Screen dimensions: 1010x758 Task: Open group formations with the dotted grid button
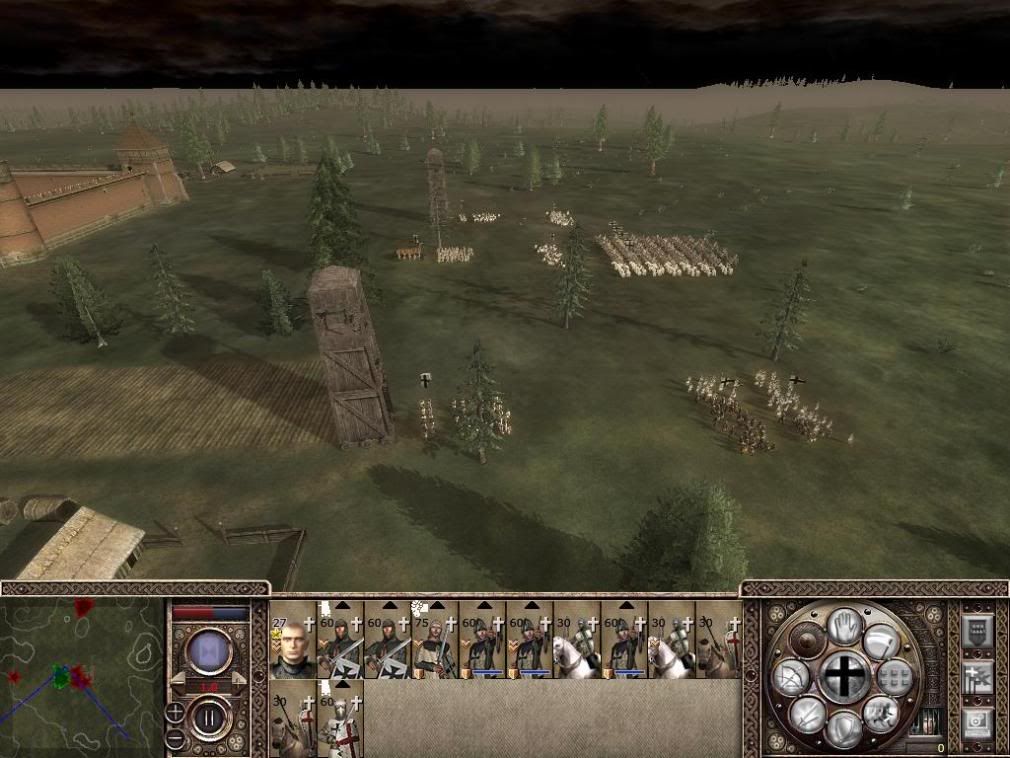[895, 677]
